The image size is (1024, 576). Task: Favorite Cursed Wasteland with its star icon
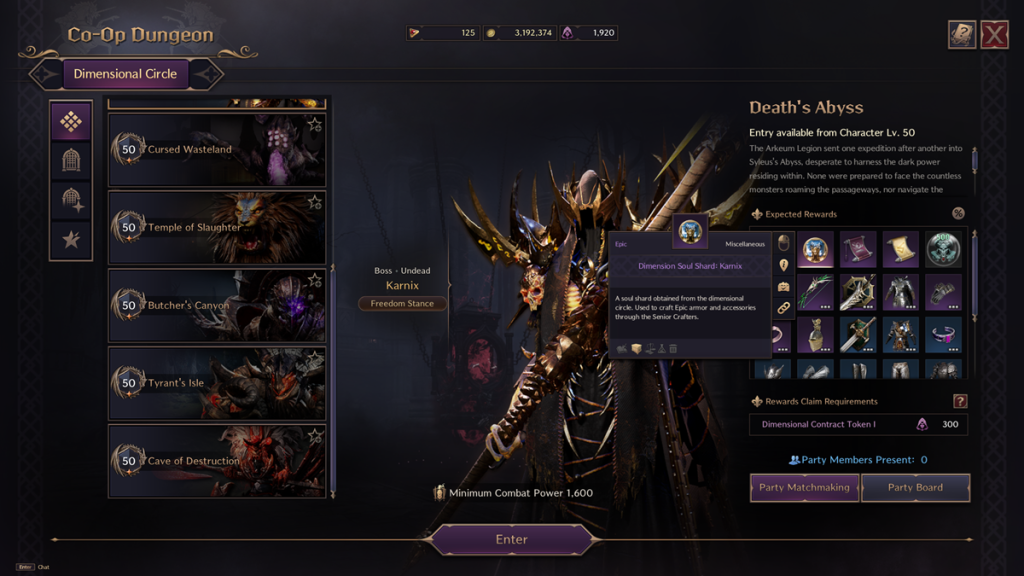coord(314,125)
